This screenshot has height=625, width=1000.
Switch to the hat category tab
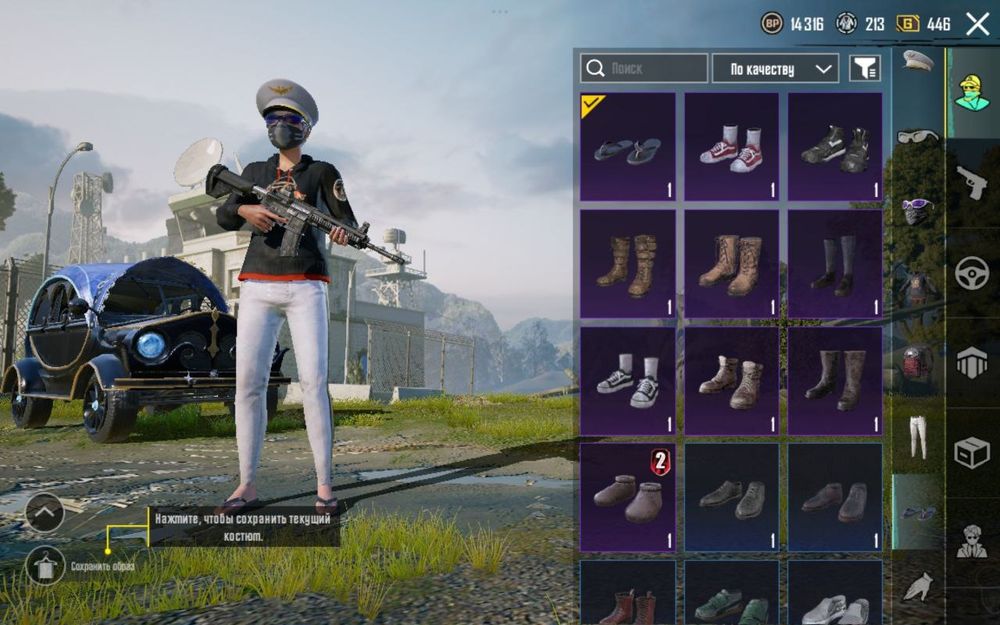pyautogui.click(x=917, y=62)
